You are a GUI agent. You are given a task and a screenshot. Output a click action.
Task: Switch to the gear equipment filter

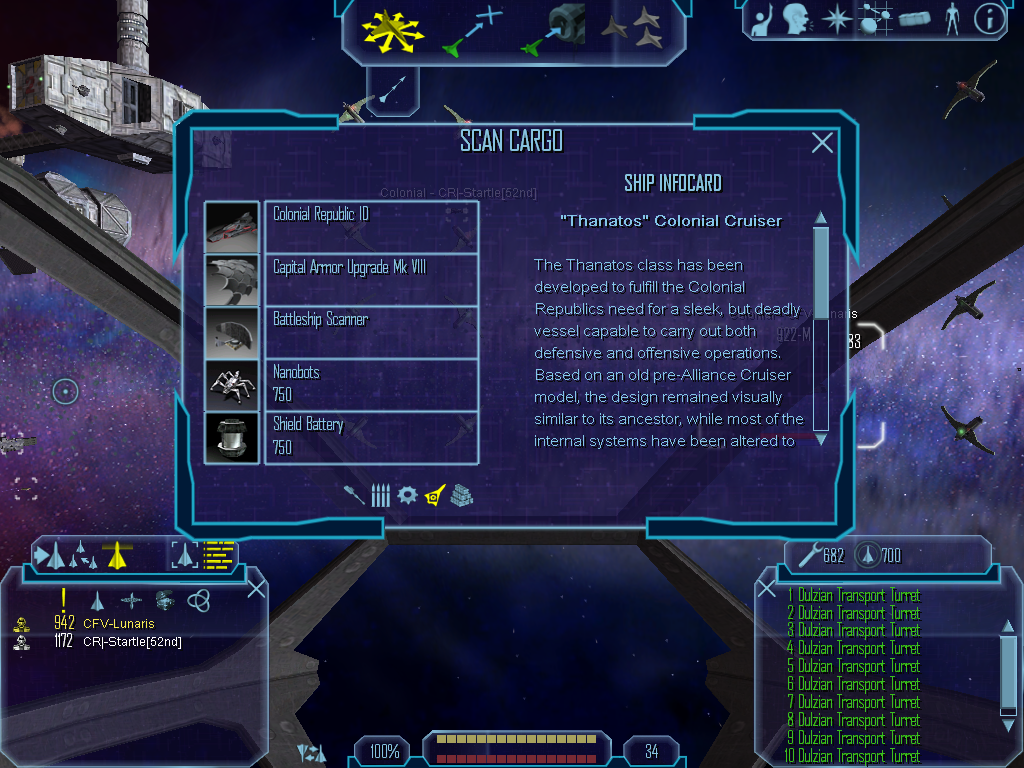pos(407,495)
